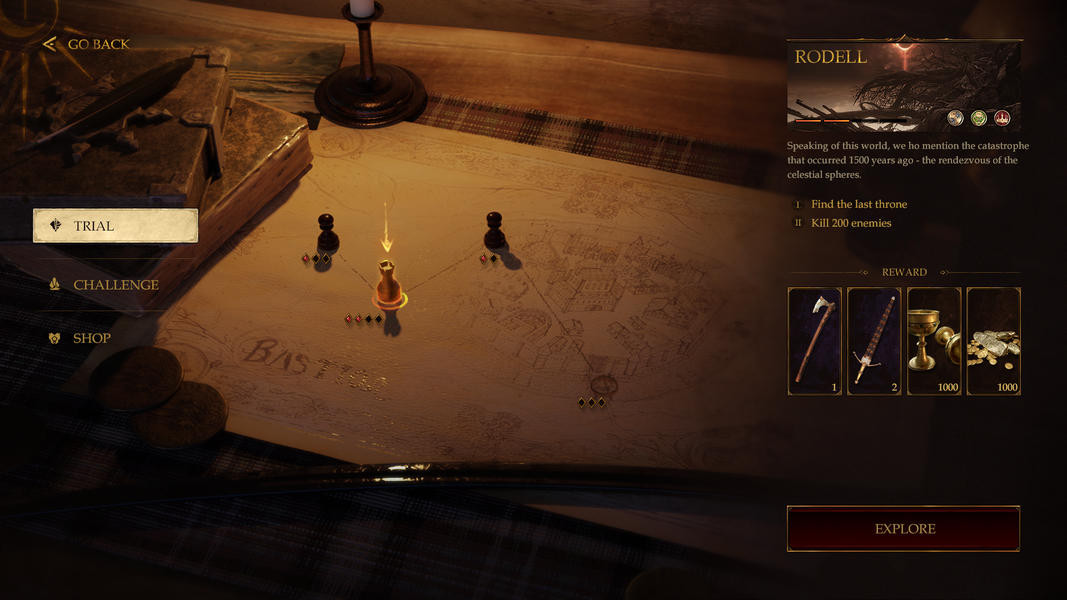Inspect the gold coins reward
This screenshot has height=600, width=1067.
coord(994,341)
